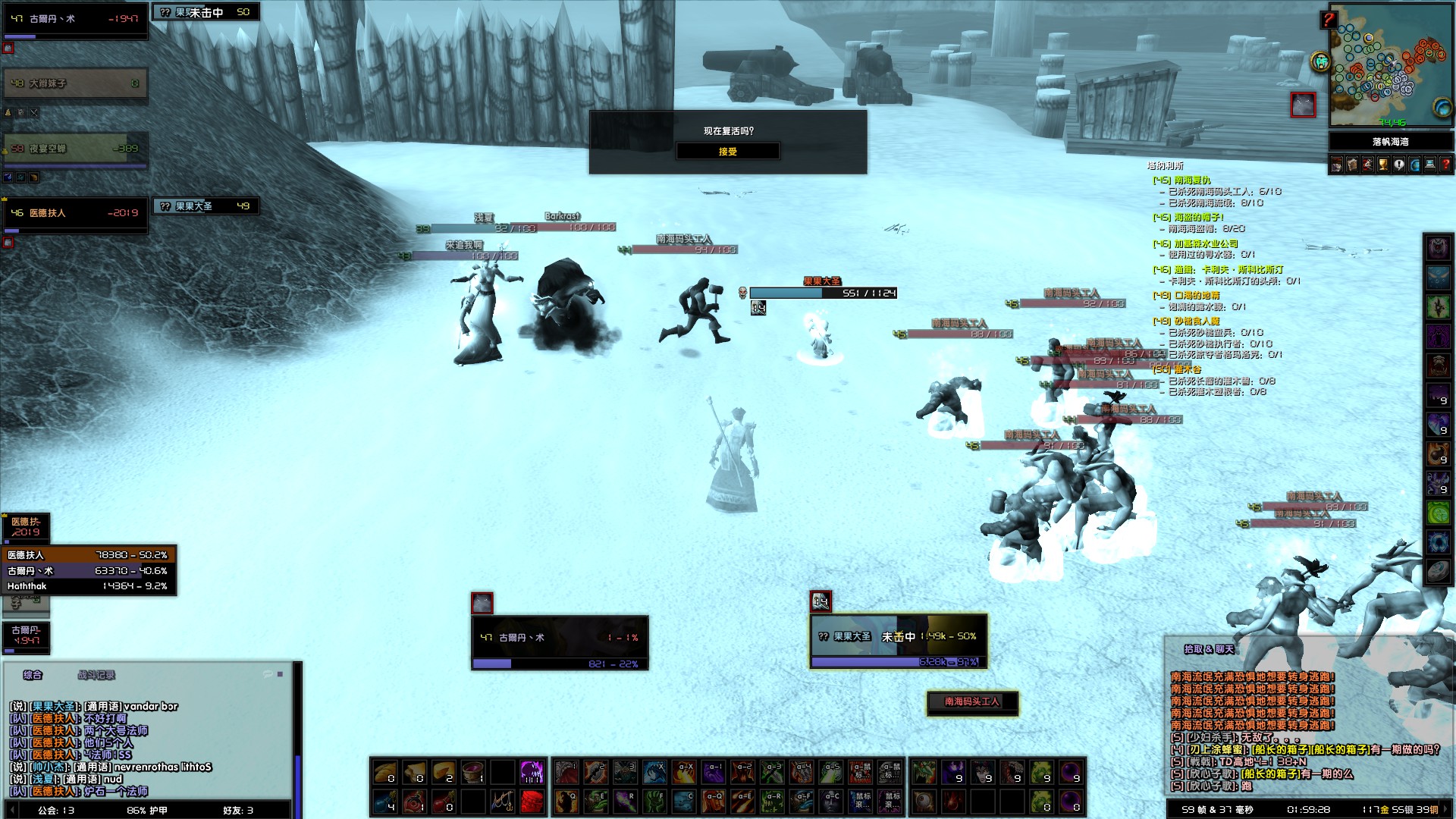Viewport: 1456px width, 819px height.
Task: Select party member 大掰妹子 frame
Action: [74, 83]
